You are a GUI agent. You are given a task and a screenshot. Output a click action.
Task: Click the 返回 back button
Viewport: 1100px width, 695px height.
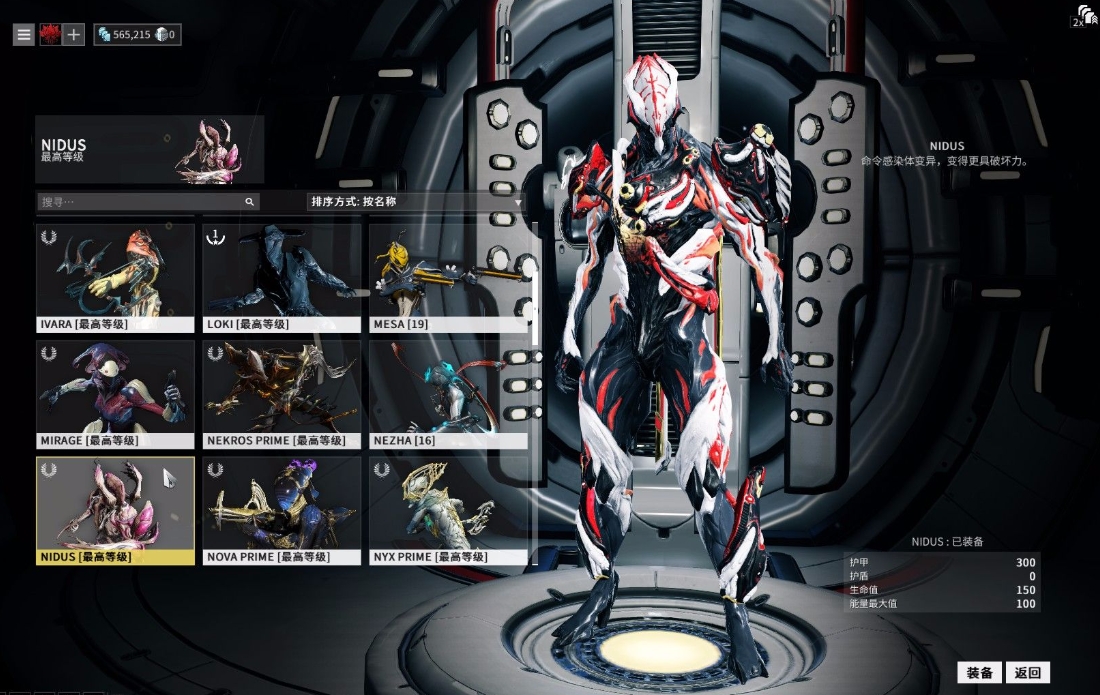click(1028, 673)
